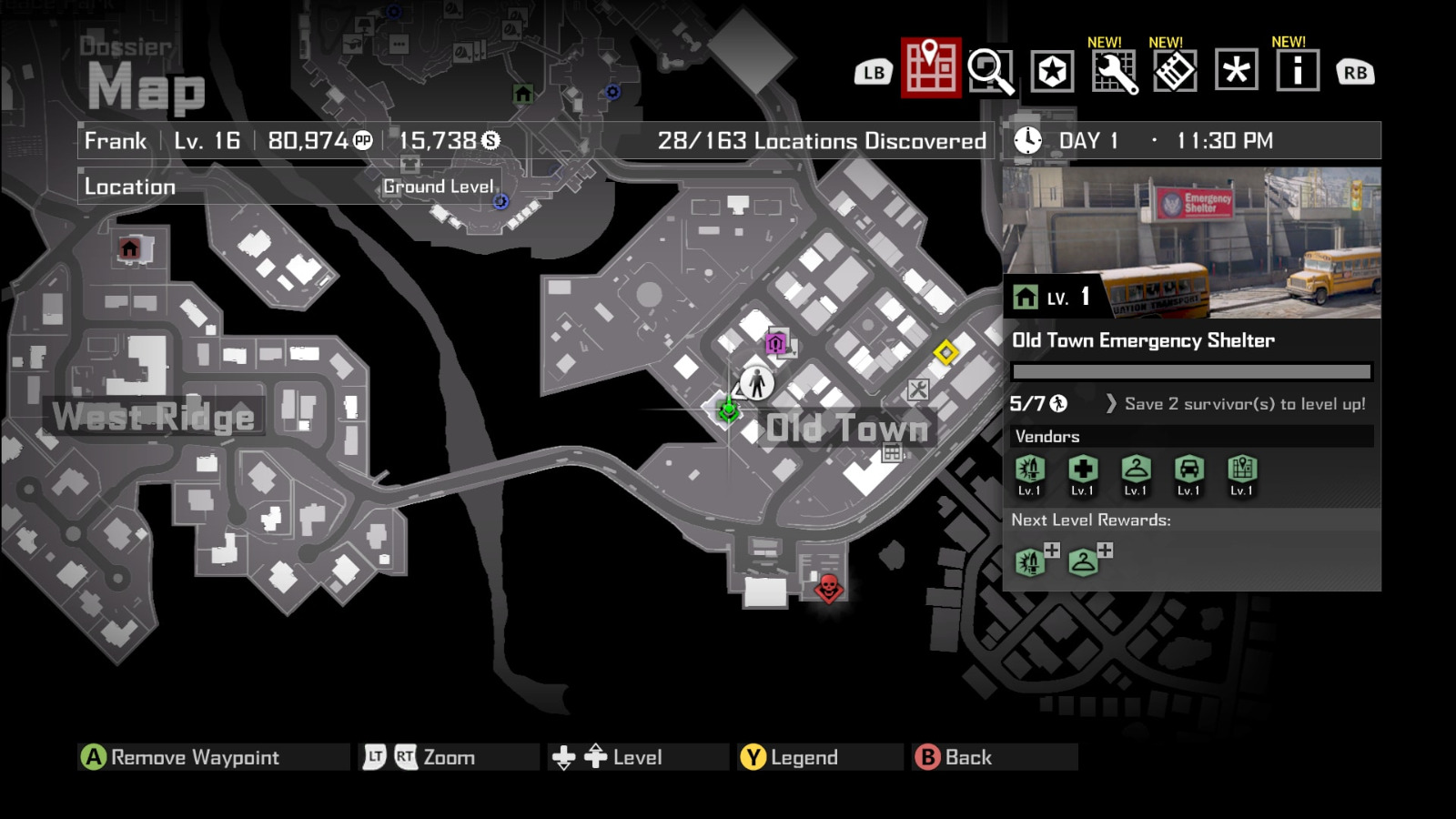1456x819 pixels.
Task: Select the yellow diamond marker near Old Town
Action: pos(946,349)
